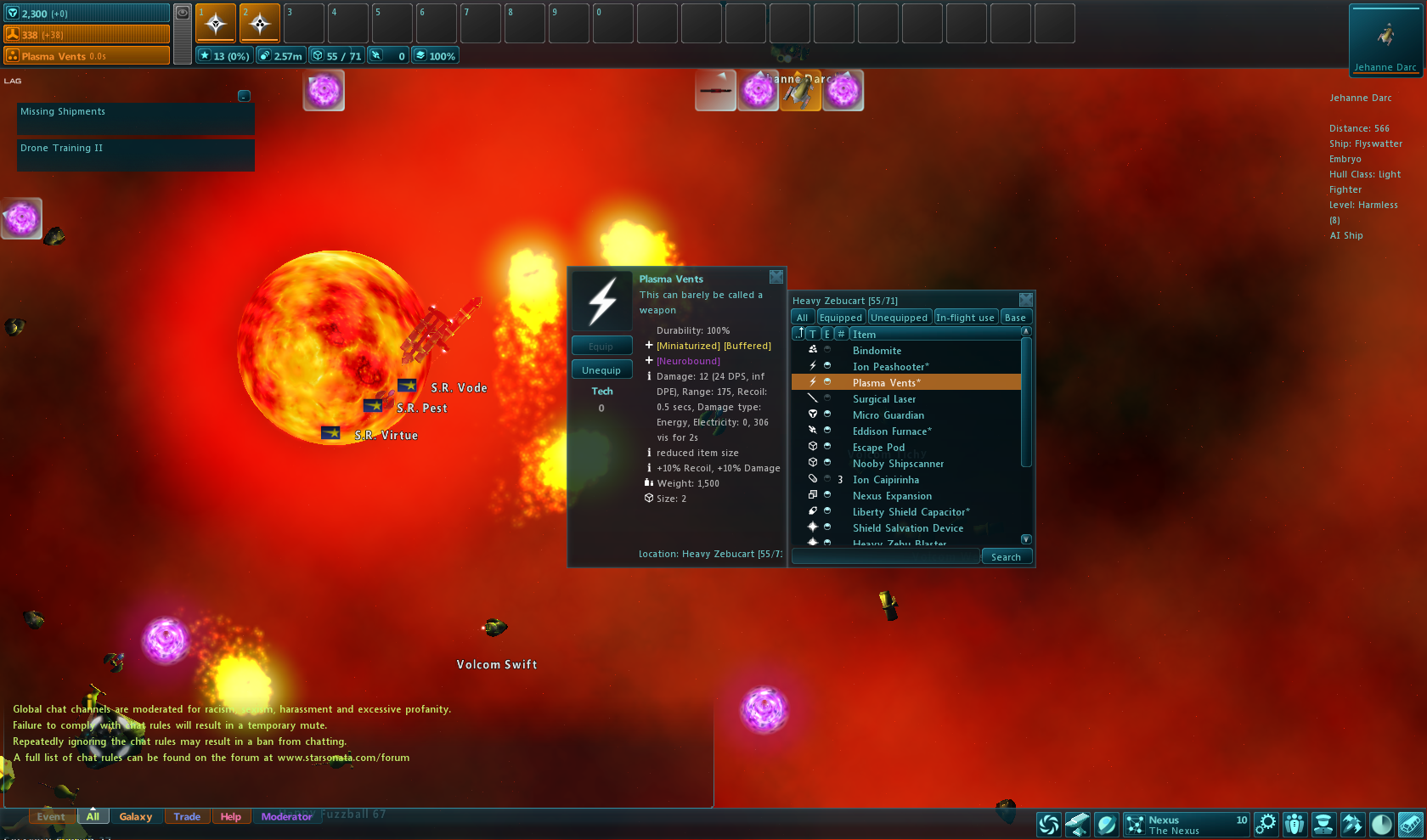
Task: Focus the inventory search text field
Action: coord(885,557)
